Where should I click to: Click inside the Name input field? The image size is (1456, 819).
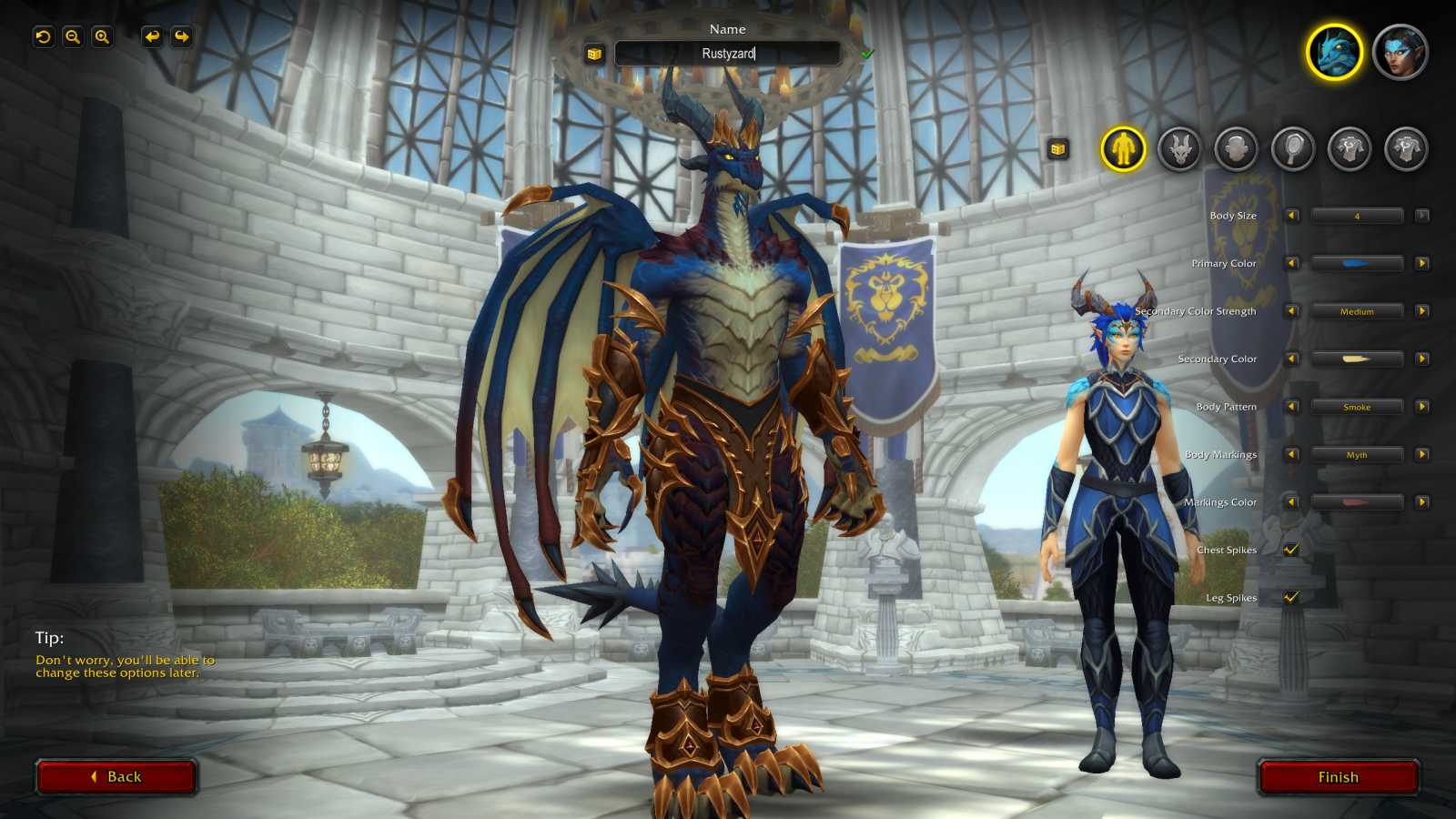(x=728, y=53)
